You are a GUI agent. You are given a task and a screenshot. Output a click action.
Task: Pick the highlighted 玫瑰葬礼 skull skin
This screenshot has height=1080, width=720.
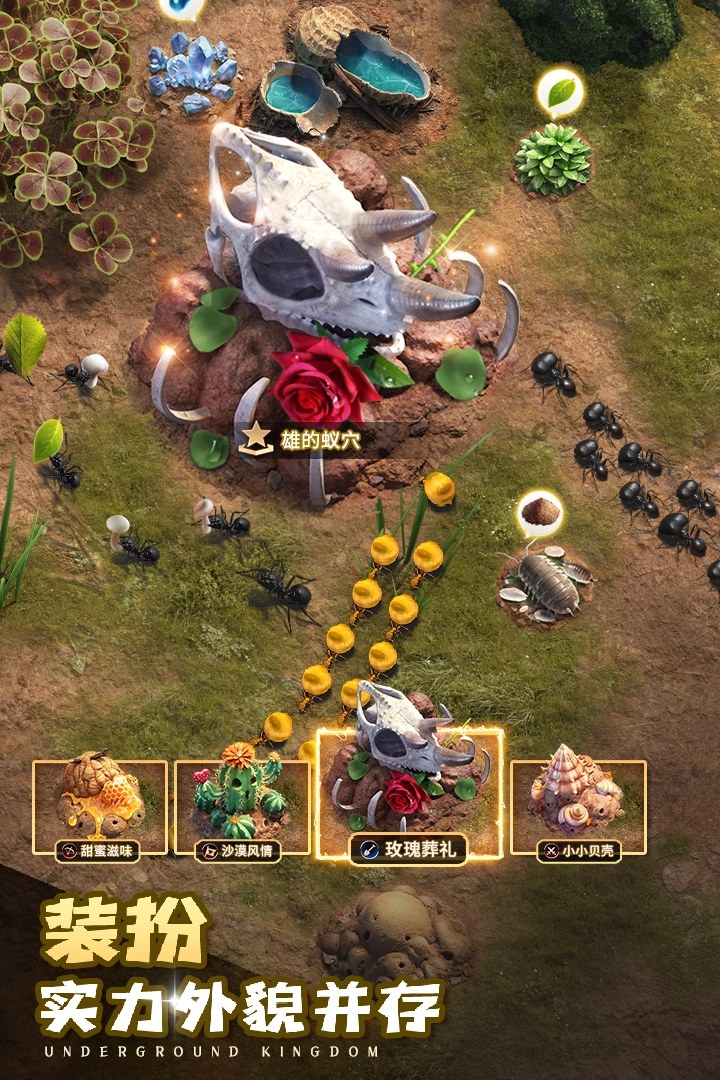pyautogui.click(x=409, y=795)
